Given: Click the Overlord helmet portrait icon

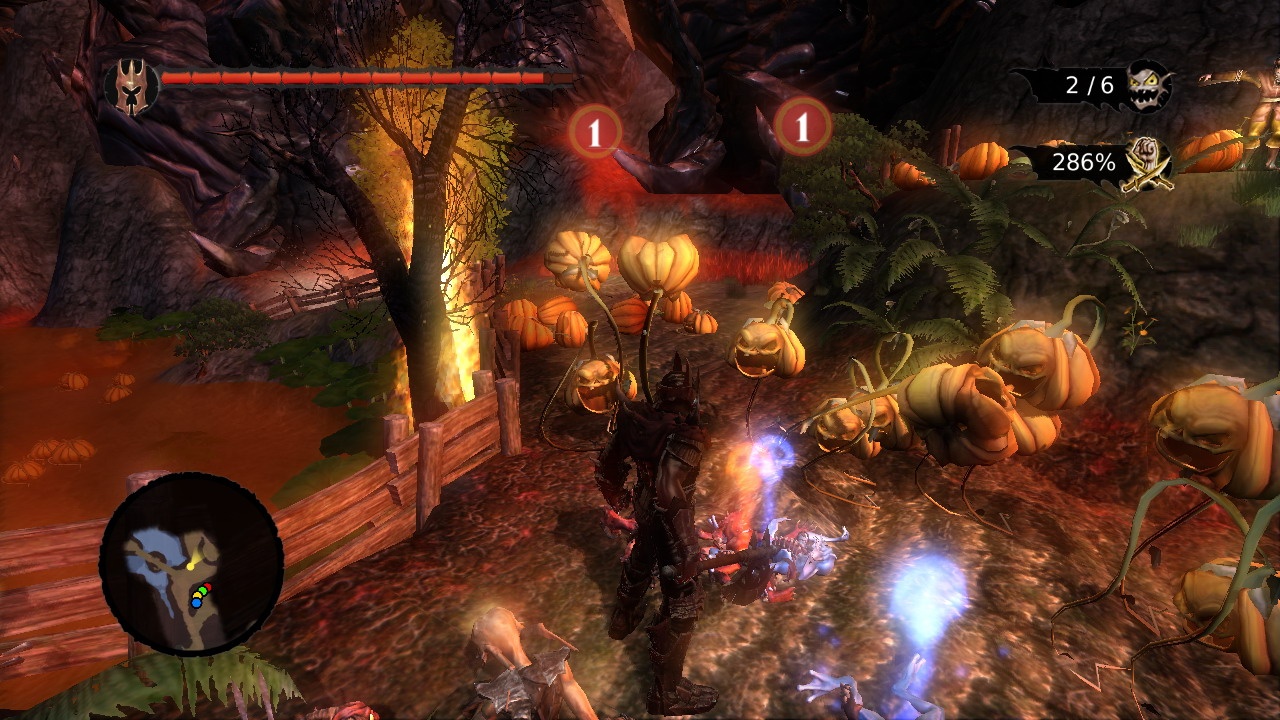Looking at the screenshot, I should coord(132,86).
